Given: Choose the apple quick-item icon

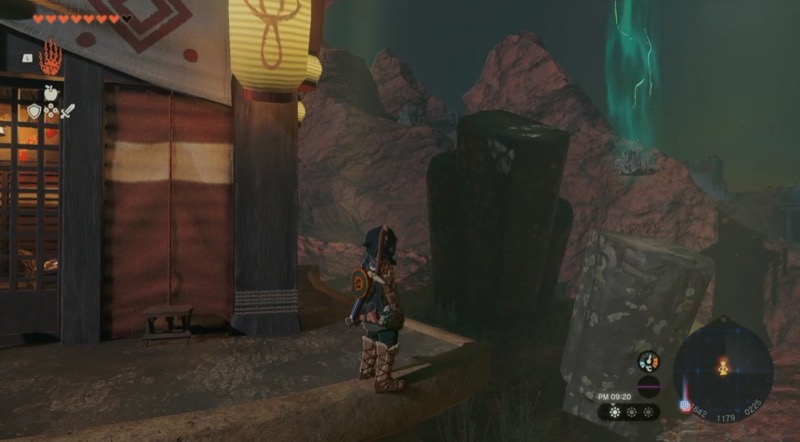Looking at the screenshot, I should [x=50, y=92].
